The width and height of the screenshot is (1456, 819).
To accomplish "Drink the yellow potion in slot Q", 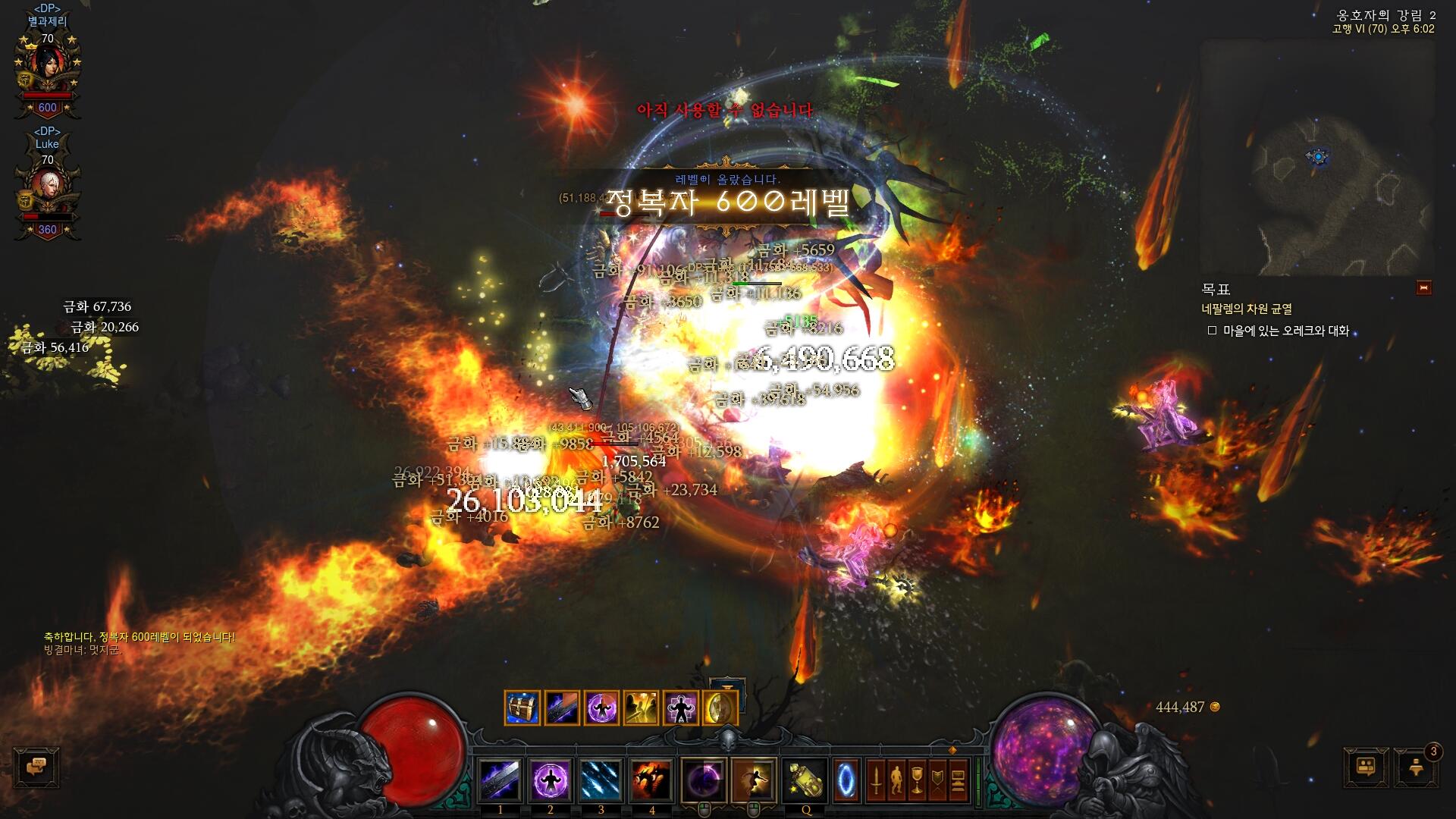I will coord(805,780).
